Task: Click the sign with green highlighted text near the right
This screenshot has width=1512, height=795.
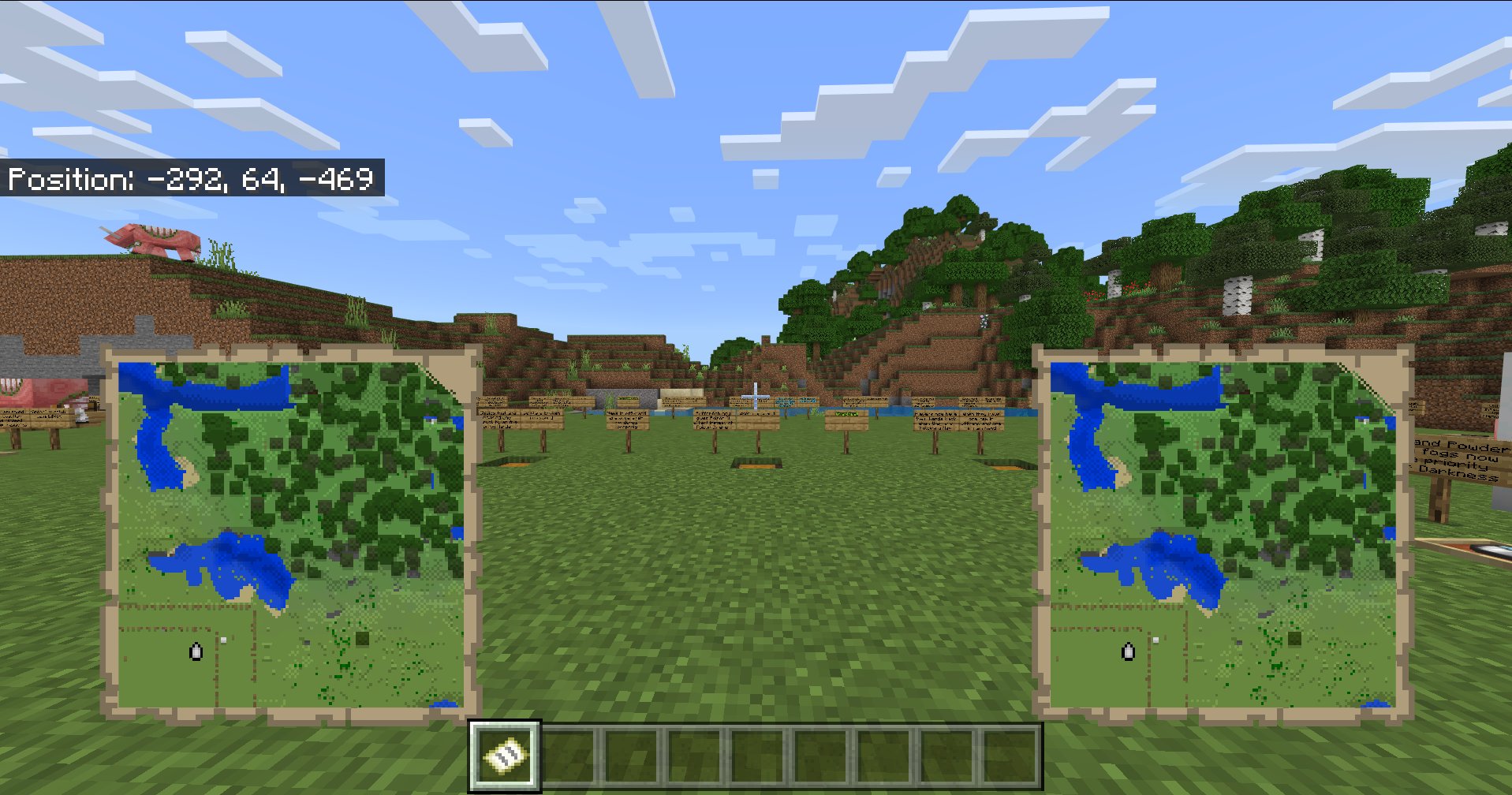Action: [x=848, y=413]
